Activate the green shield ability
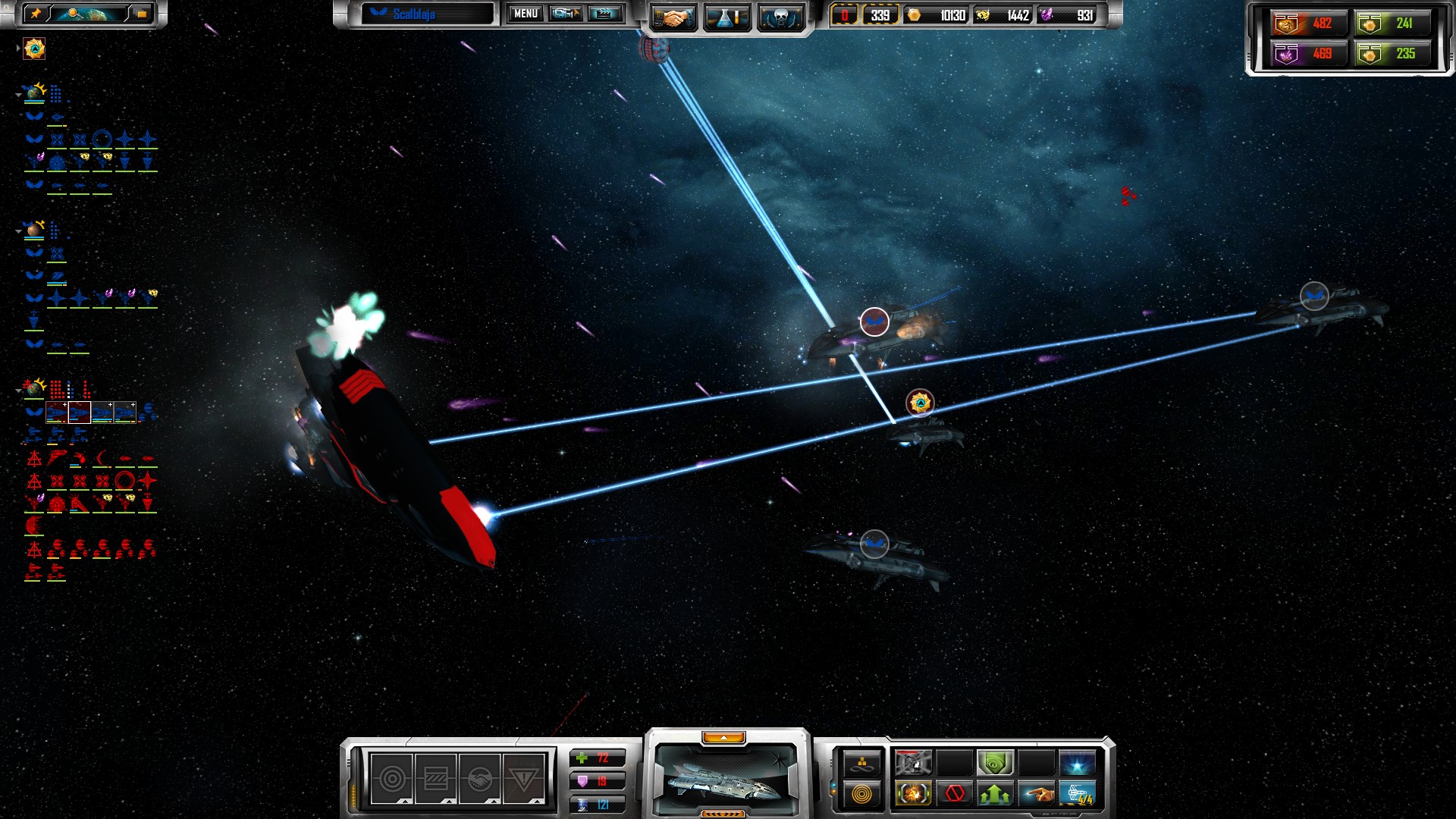1456x819 pixels. coord(995,762)
